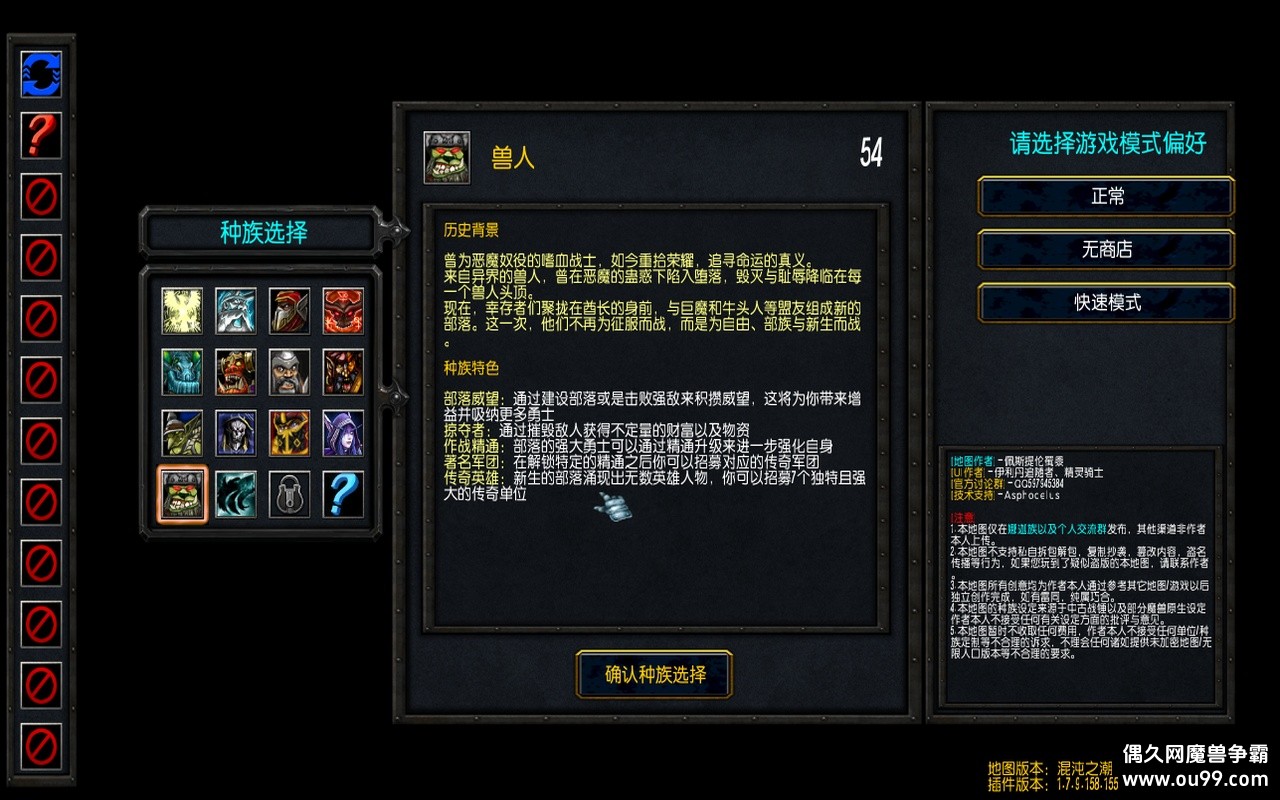Screen dimensions: 1280x800
Task: Click the wolf claw race icon
Action: click(x=236, y=493)
